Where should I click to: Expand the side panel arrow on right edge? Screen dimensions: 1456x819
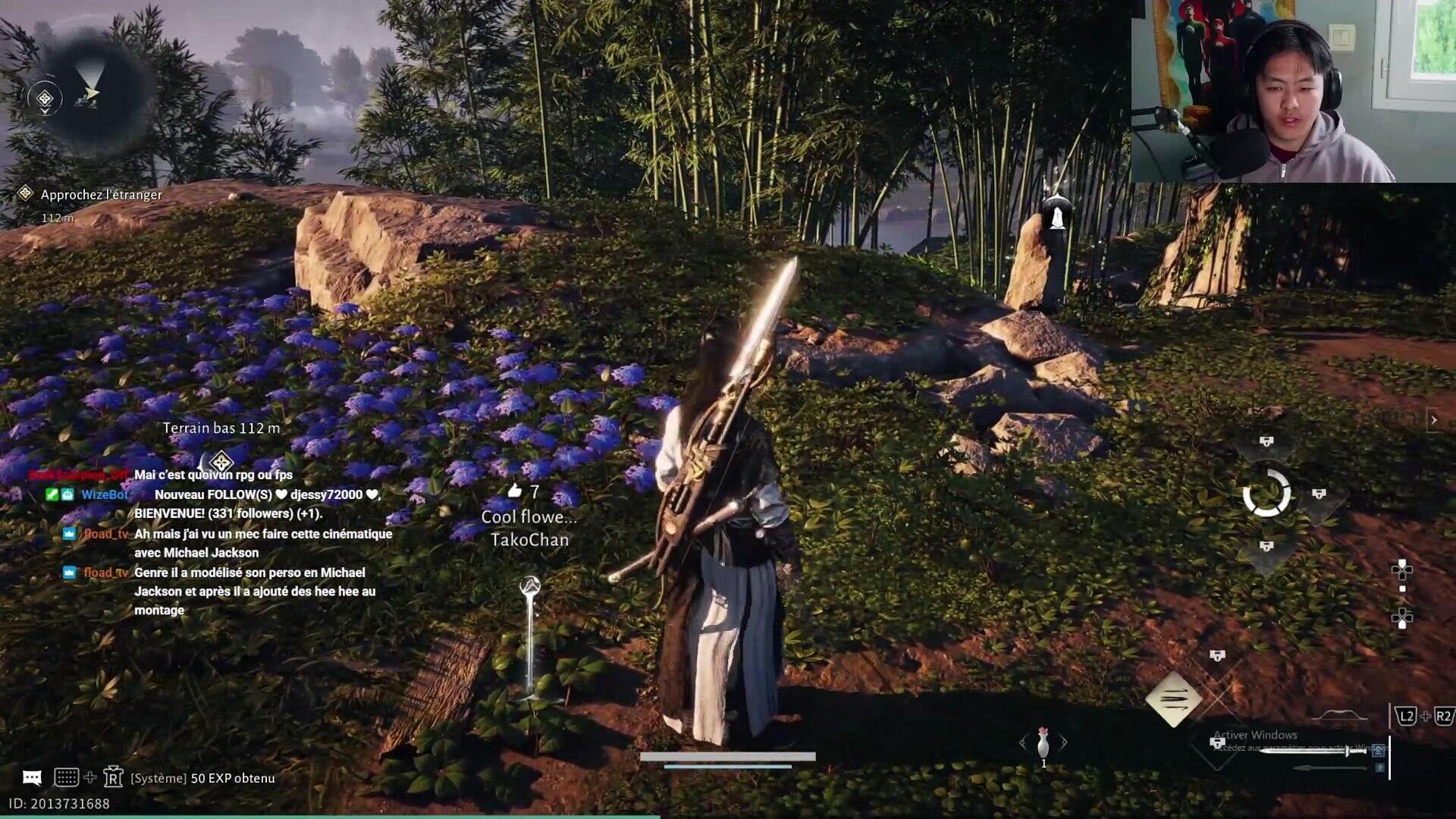(1433, 419)
